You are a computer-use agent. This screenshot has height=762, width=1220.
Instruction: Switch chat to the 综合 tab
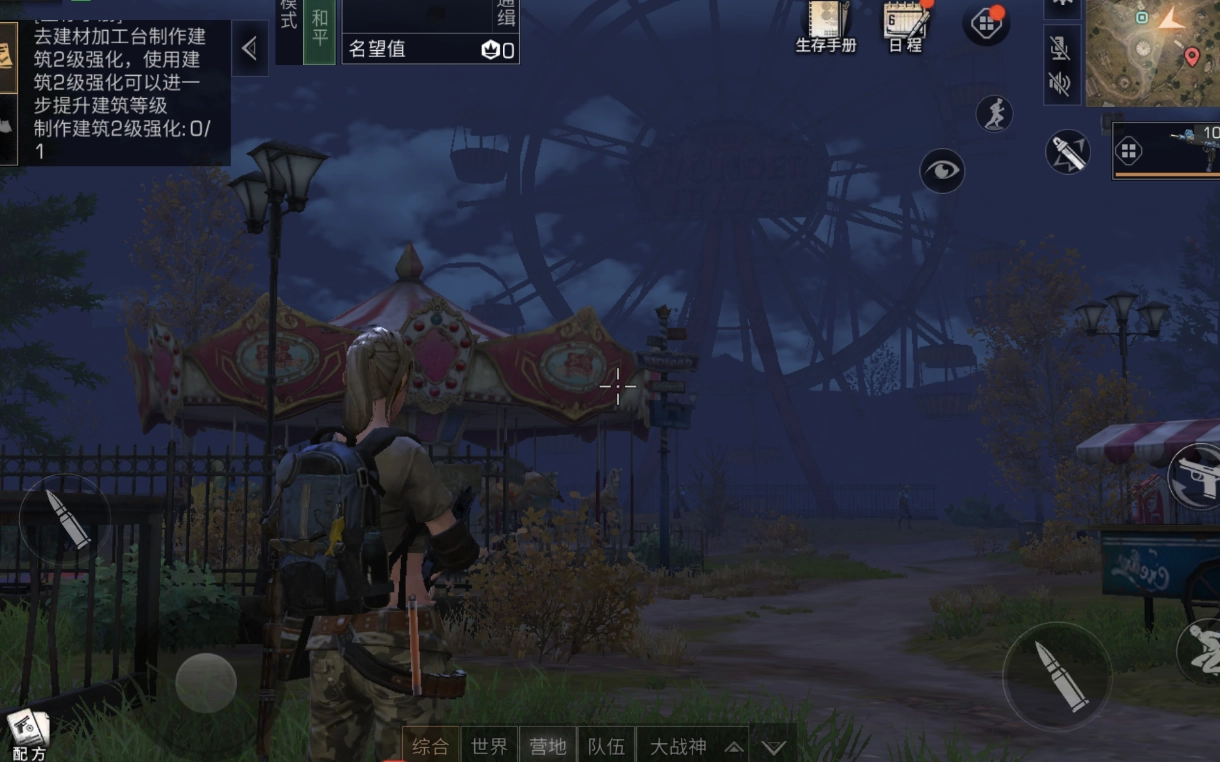tap(431, 746)
